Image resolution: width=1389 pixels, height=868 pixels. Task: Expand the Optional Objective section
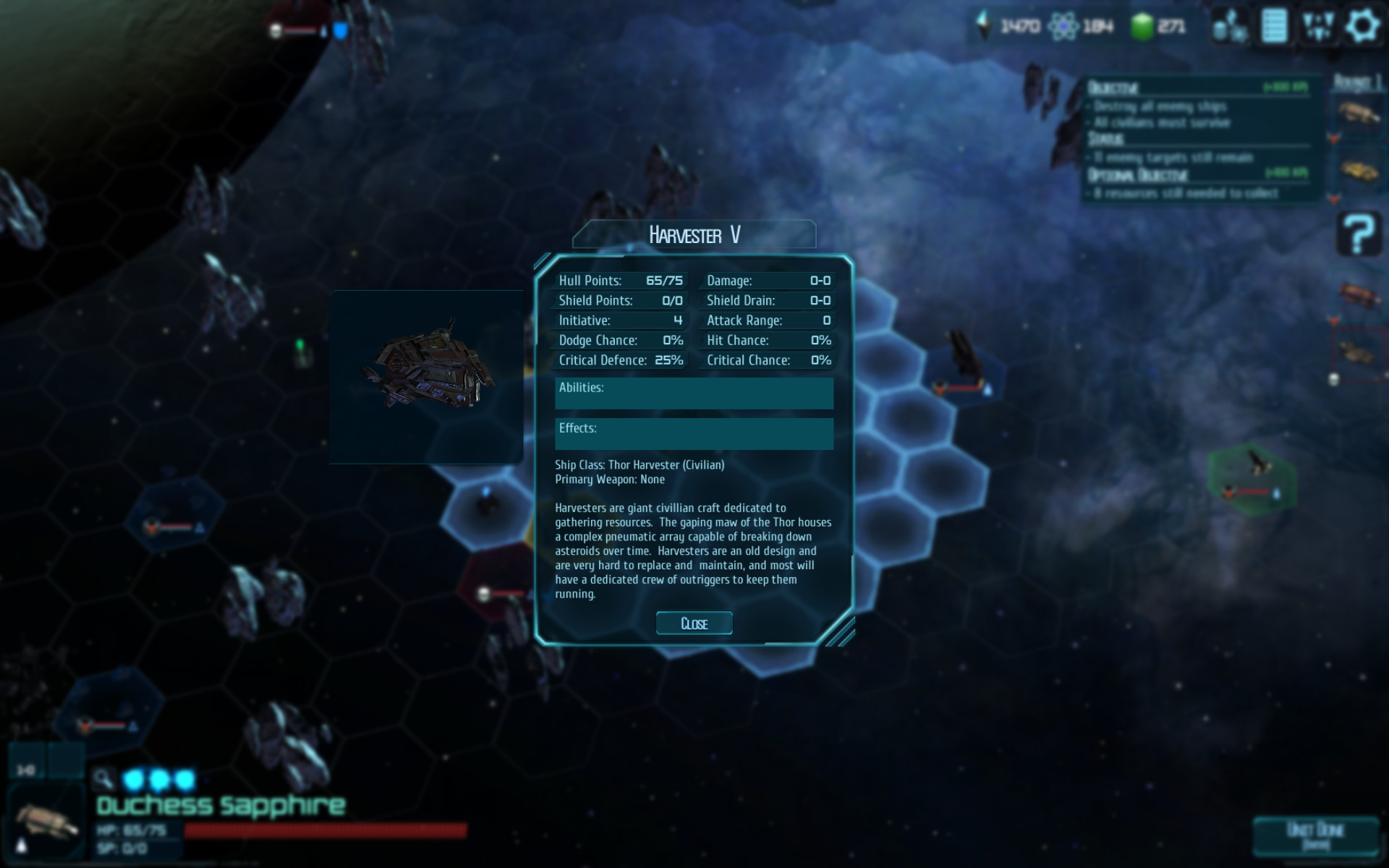click(1136, 175)
